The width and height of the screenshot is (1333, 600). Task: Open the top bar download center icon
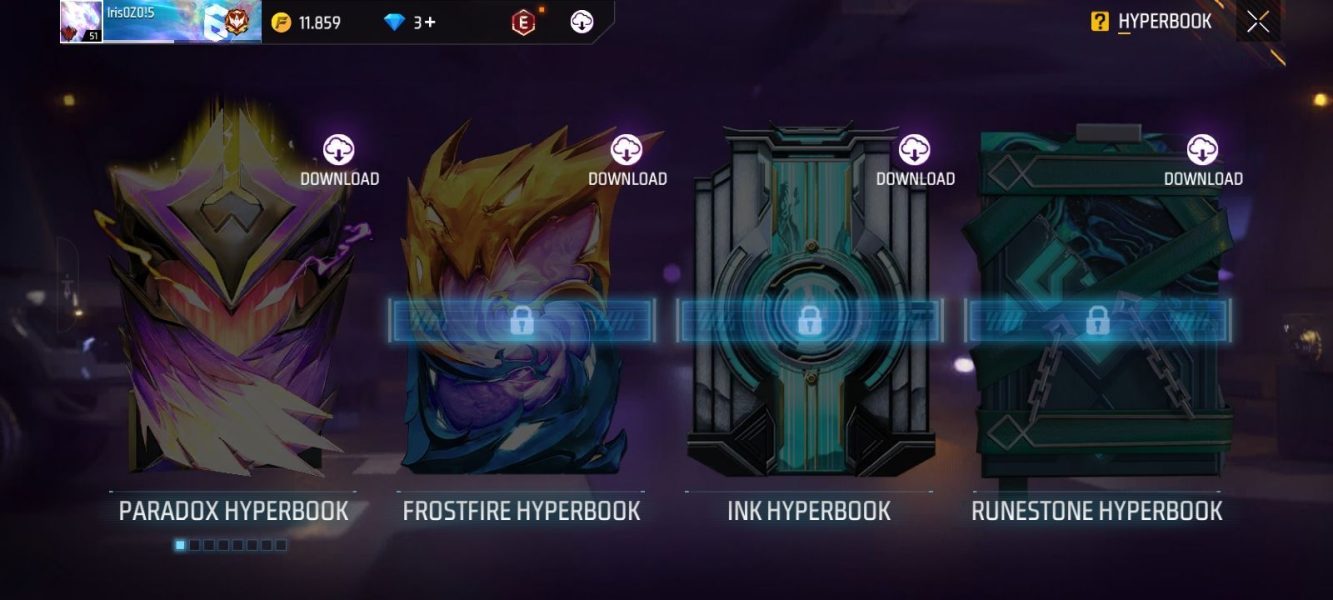tap(582, 22)
